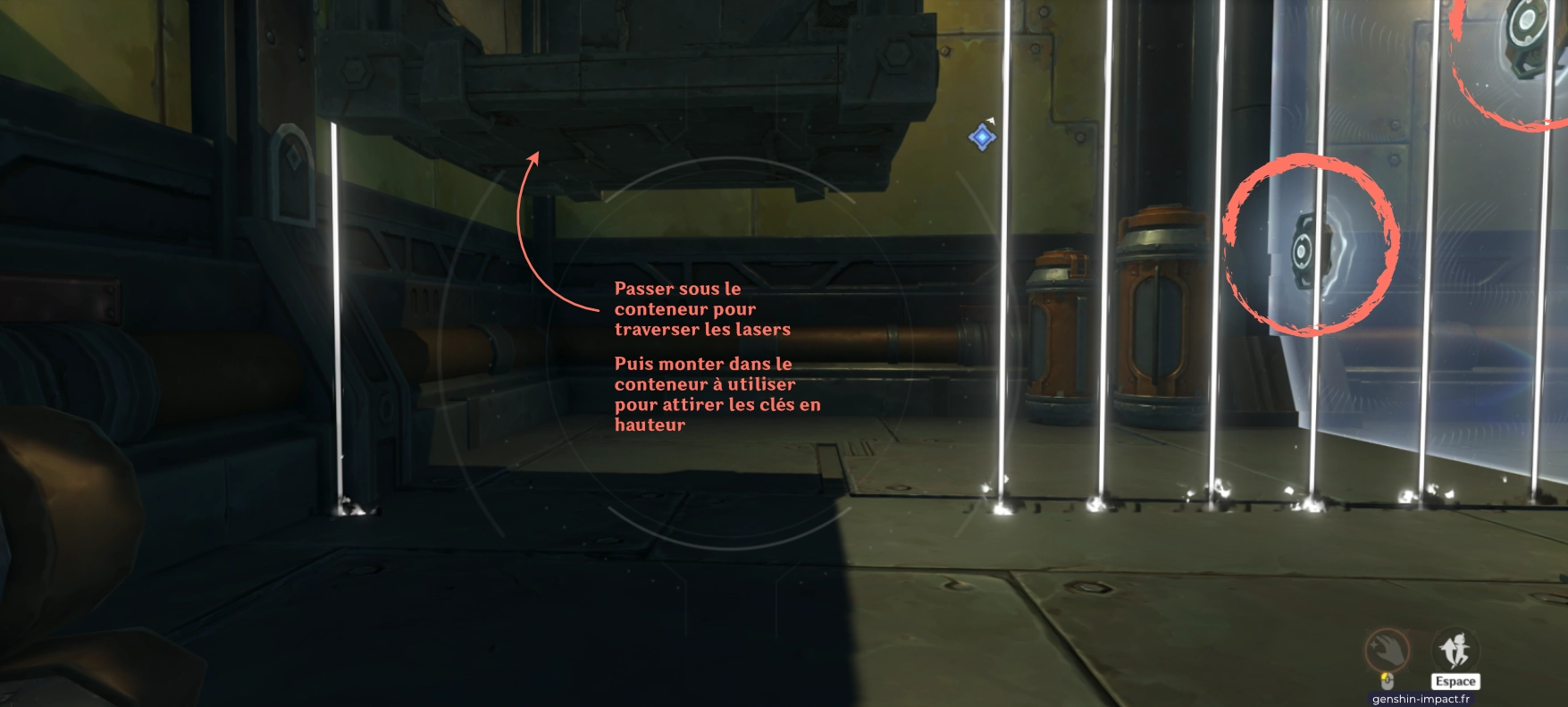Tap the jump action icon
Screen dimensions: 1568x707
click(x=1455, y=650)
